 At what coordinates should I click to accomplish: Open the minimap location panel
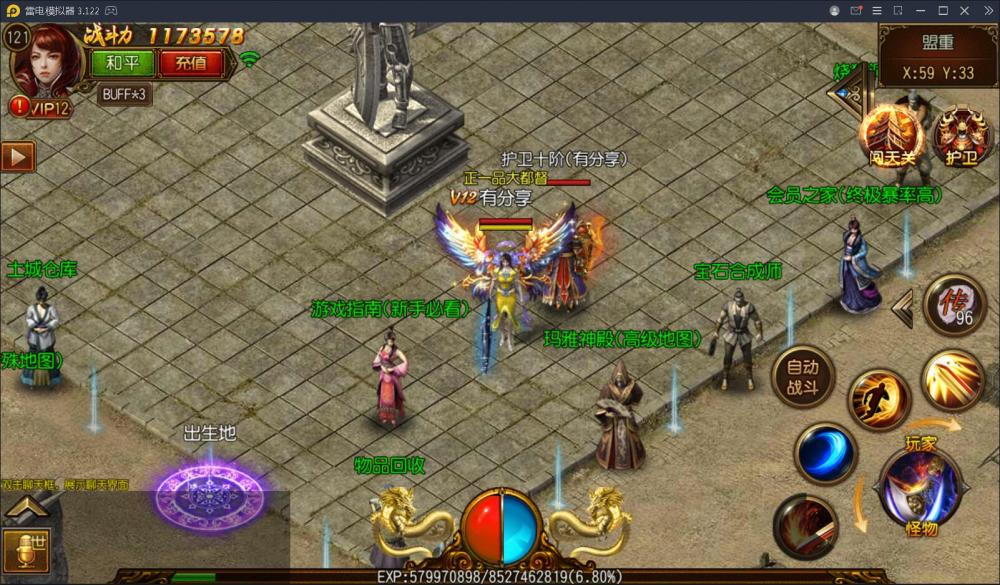click(938, 58)
